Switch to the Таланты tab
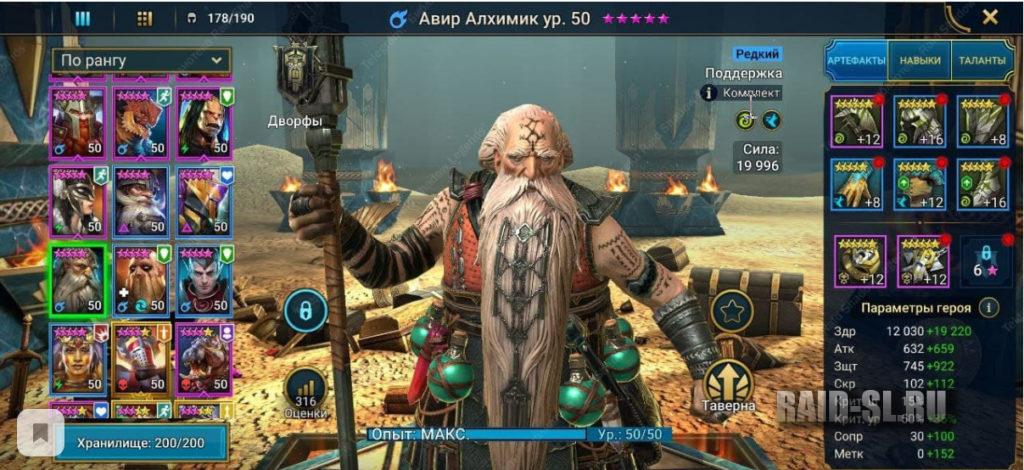Screen dimensions: 1024x470 (x=981, y=61)
